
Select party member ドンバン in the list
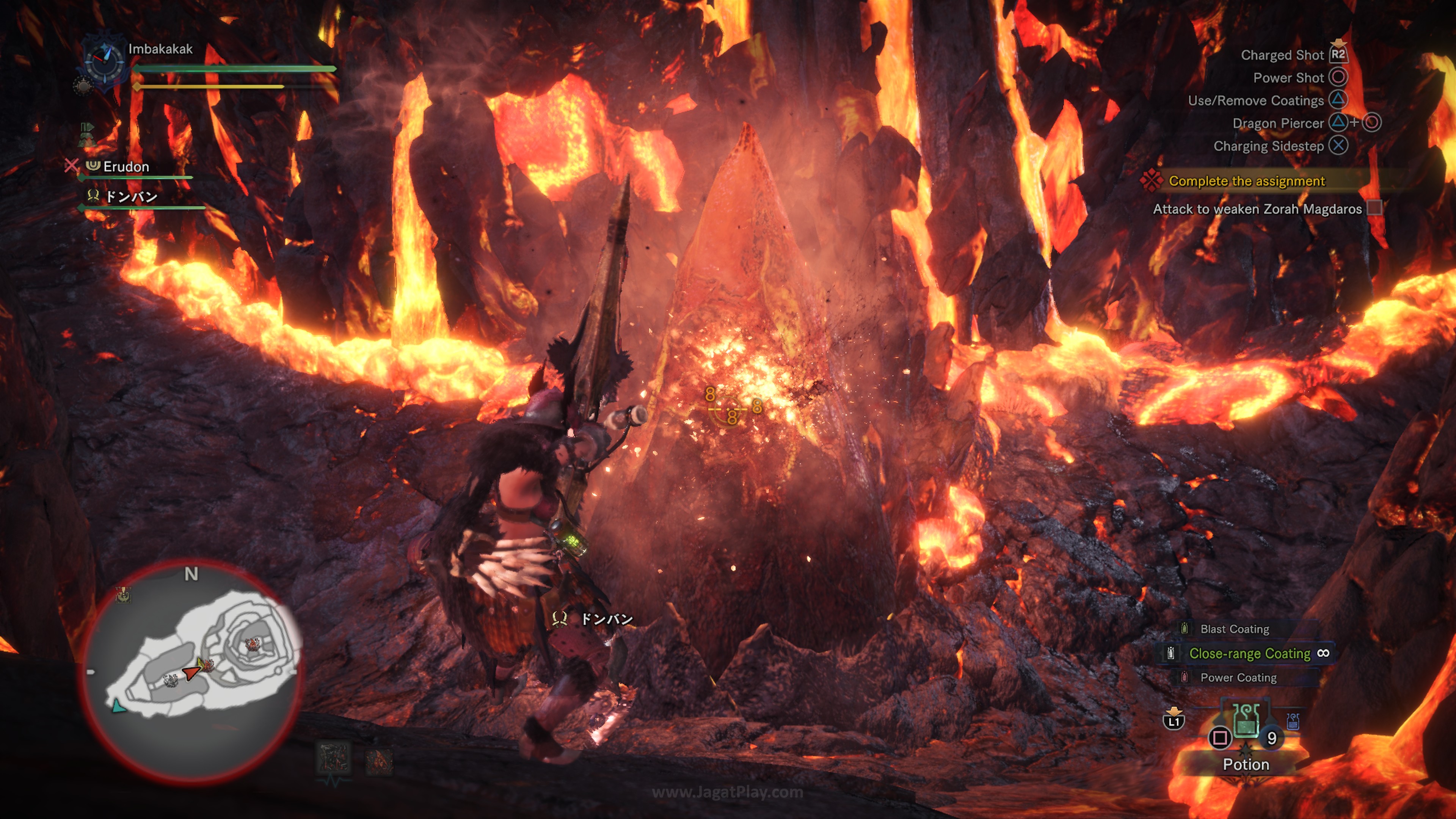tap(131, 197)
